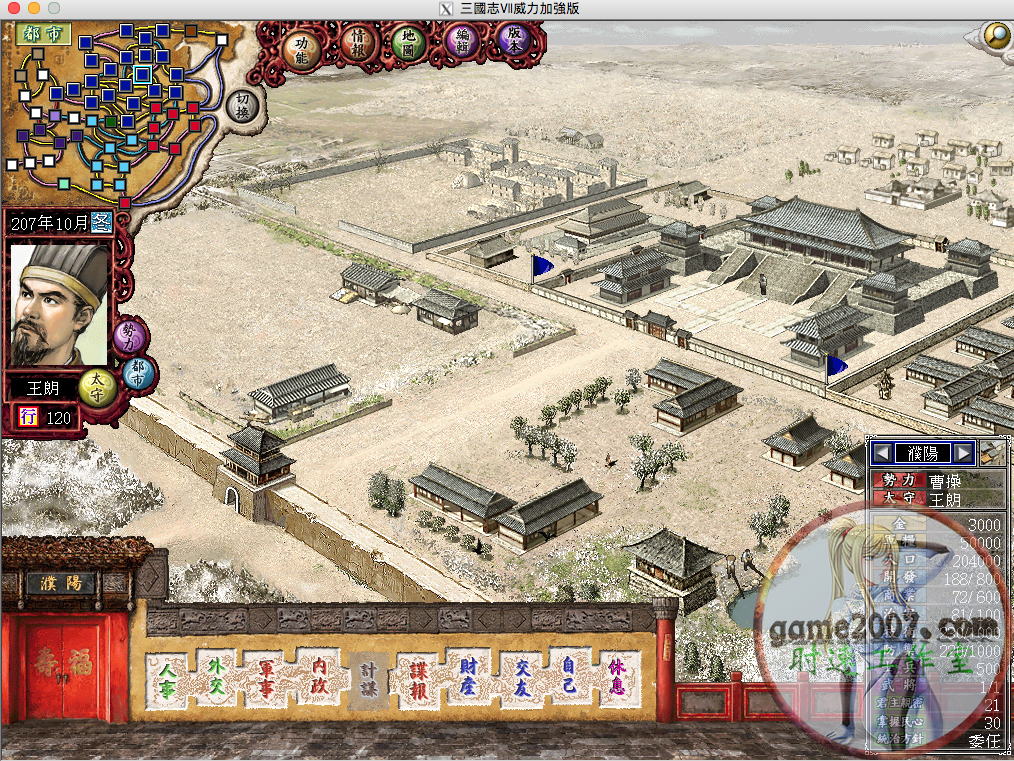
Task: Click the grey 切換 (Switch) map button
Action: tap(240, 104)
